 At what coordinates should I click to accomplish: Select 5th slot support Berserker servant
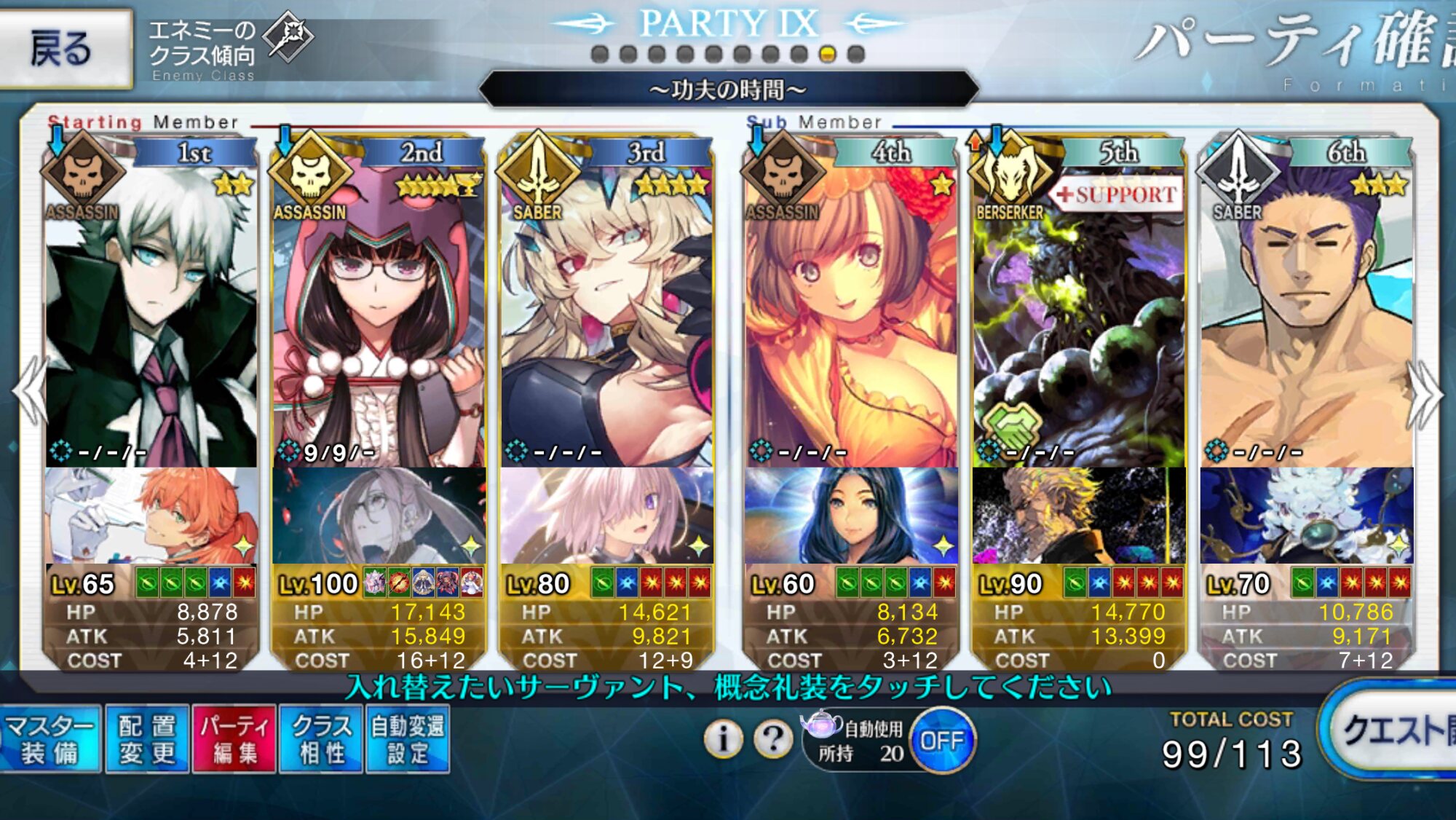pos(1079,313)
